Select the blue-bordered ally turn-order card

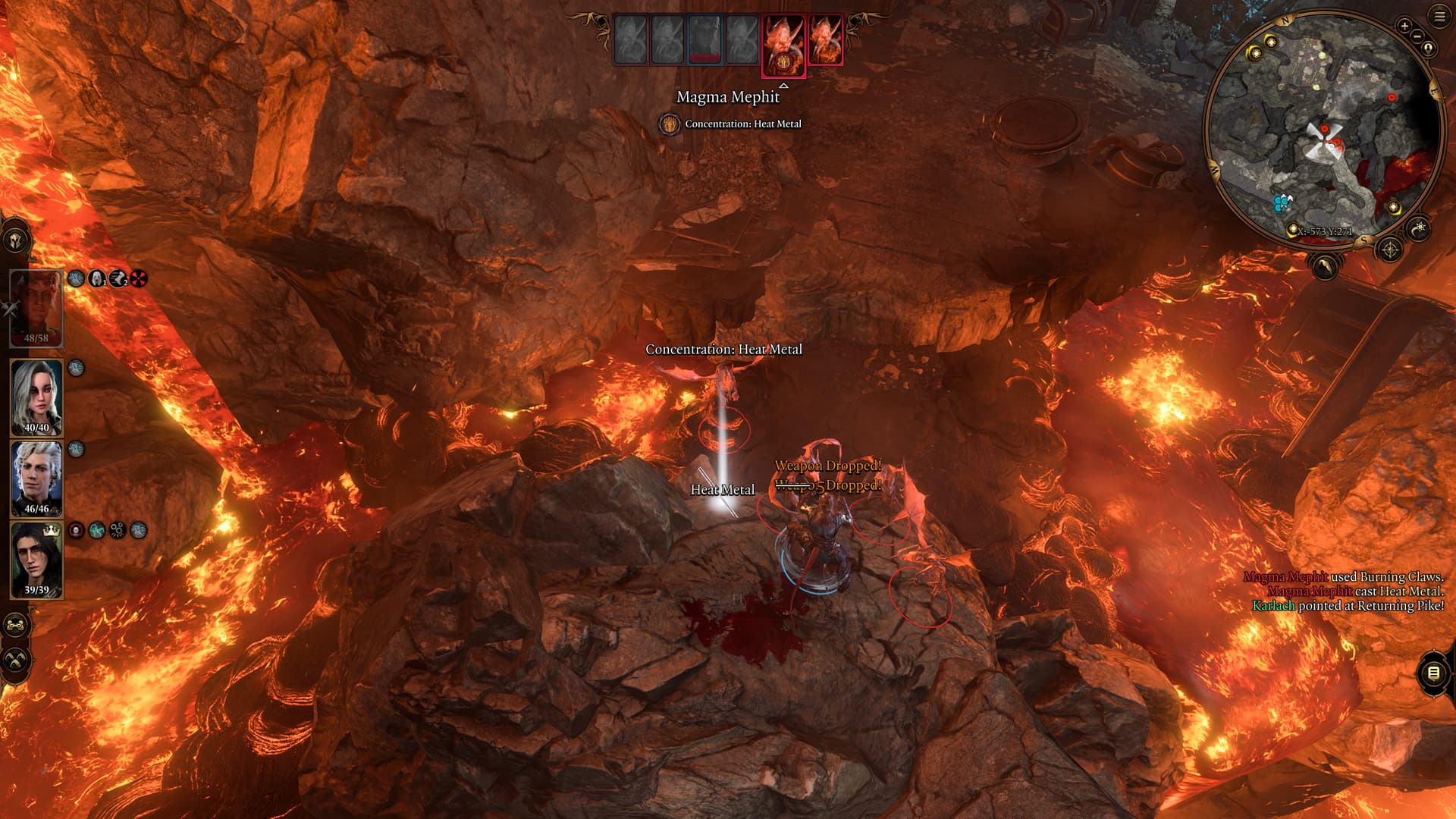[x=704, y=39]
